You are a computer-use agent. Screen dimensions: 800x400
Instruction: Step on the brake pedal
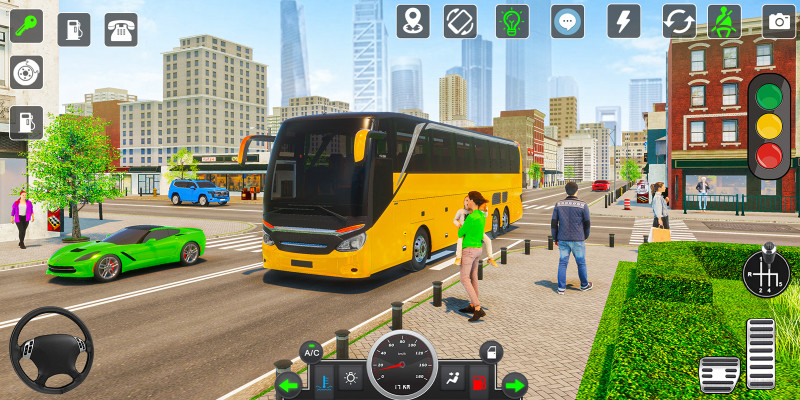[718, 374]
